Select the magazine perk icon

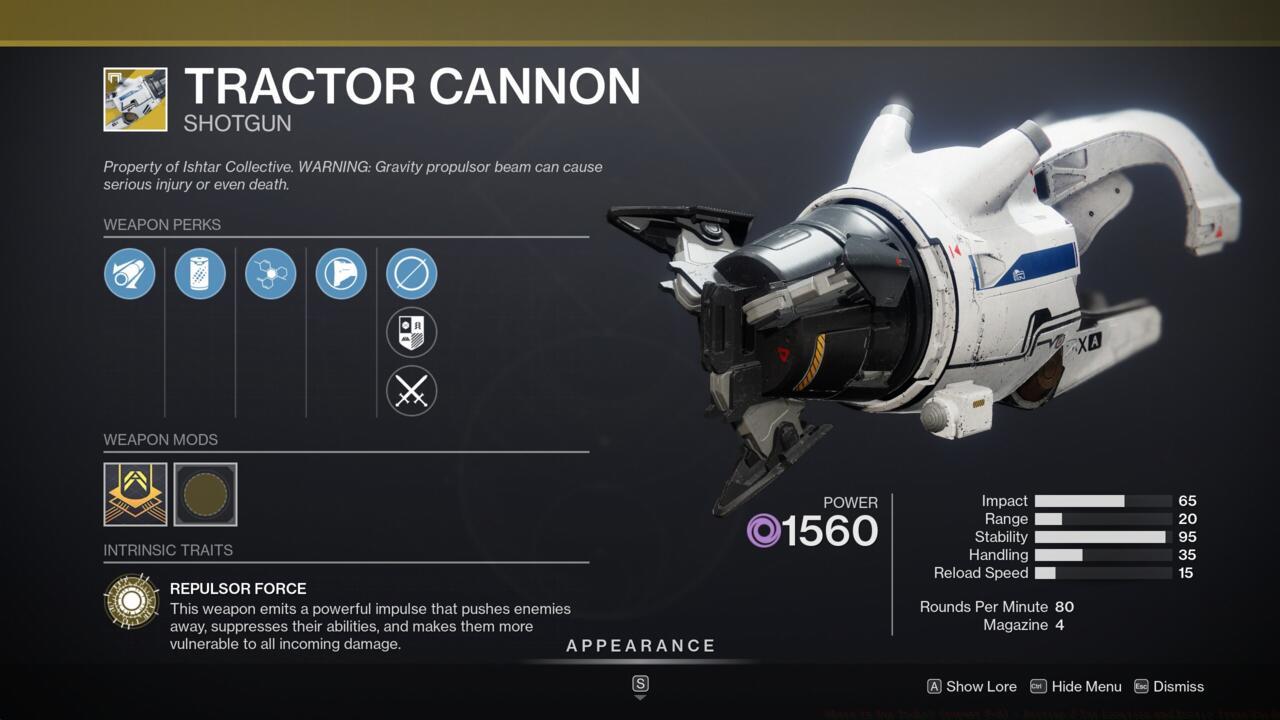click(200, 273)
